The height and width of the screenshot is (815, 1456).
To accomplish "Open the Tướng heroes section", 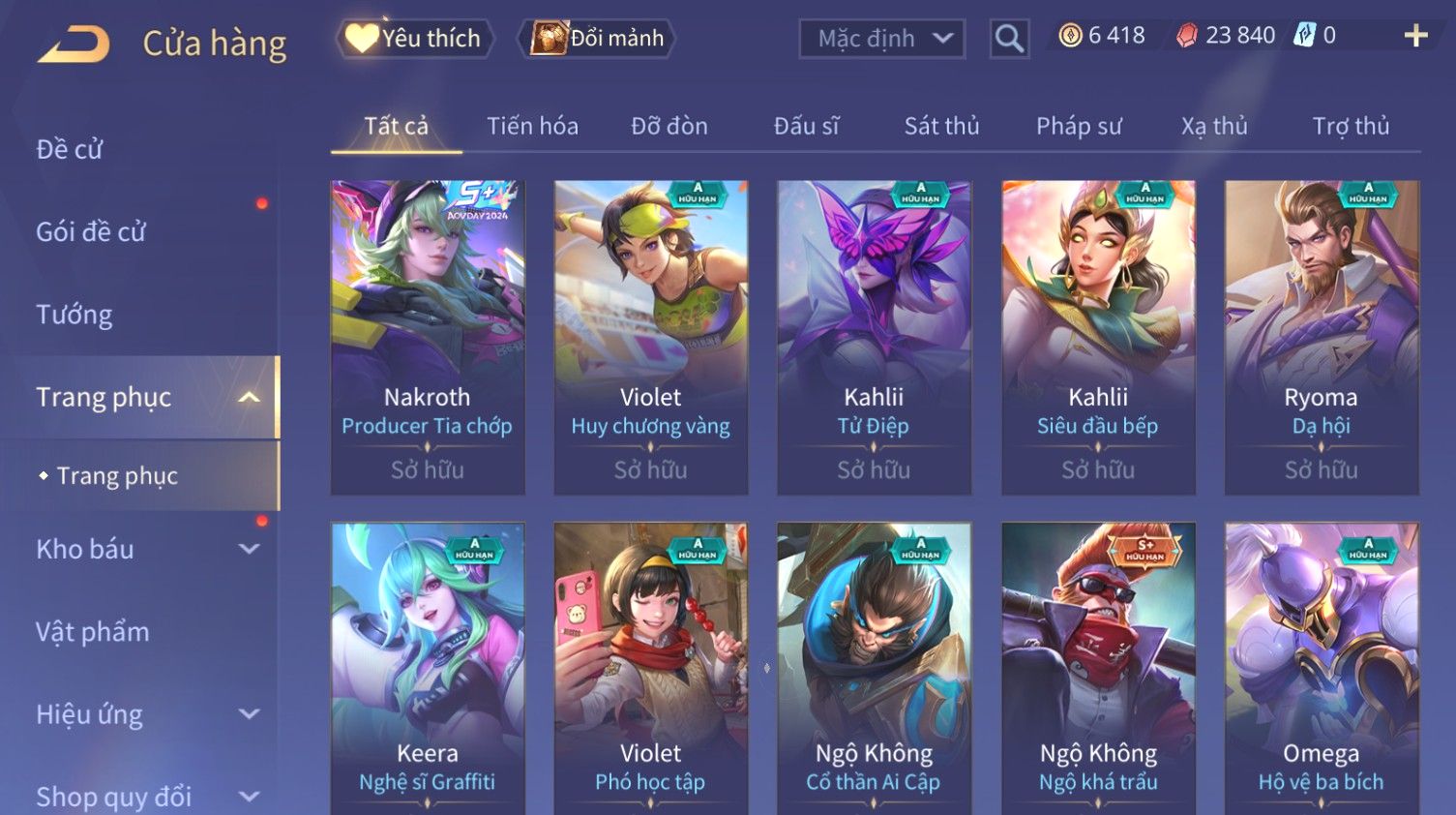I will point(74,315).
